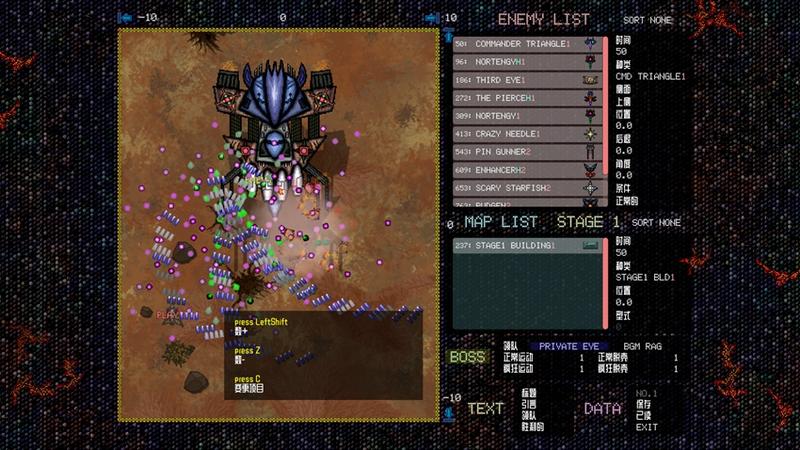800x450 pixels.
Task: Click the enemy list scrollbar
Action: tap(606, 120)
